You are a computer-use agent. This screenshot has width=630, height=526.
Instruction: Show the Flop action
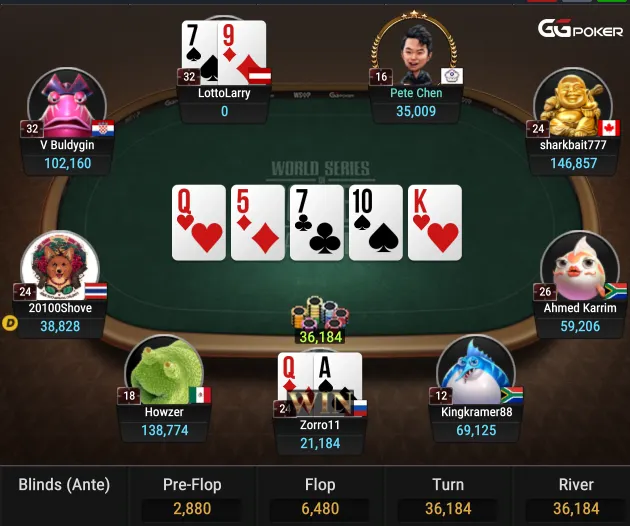320,495
